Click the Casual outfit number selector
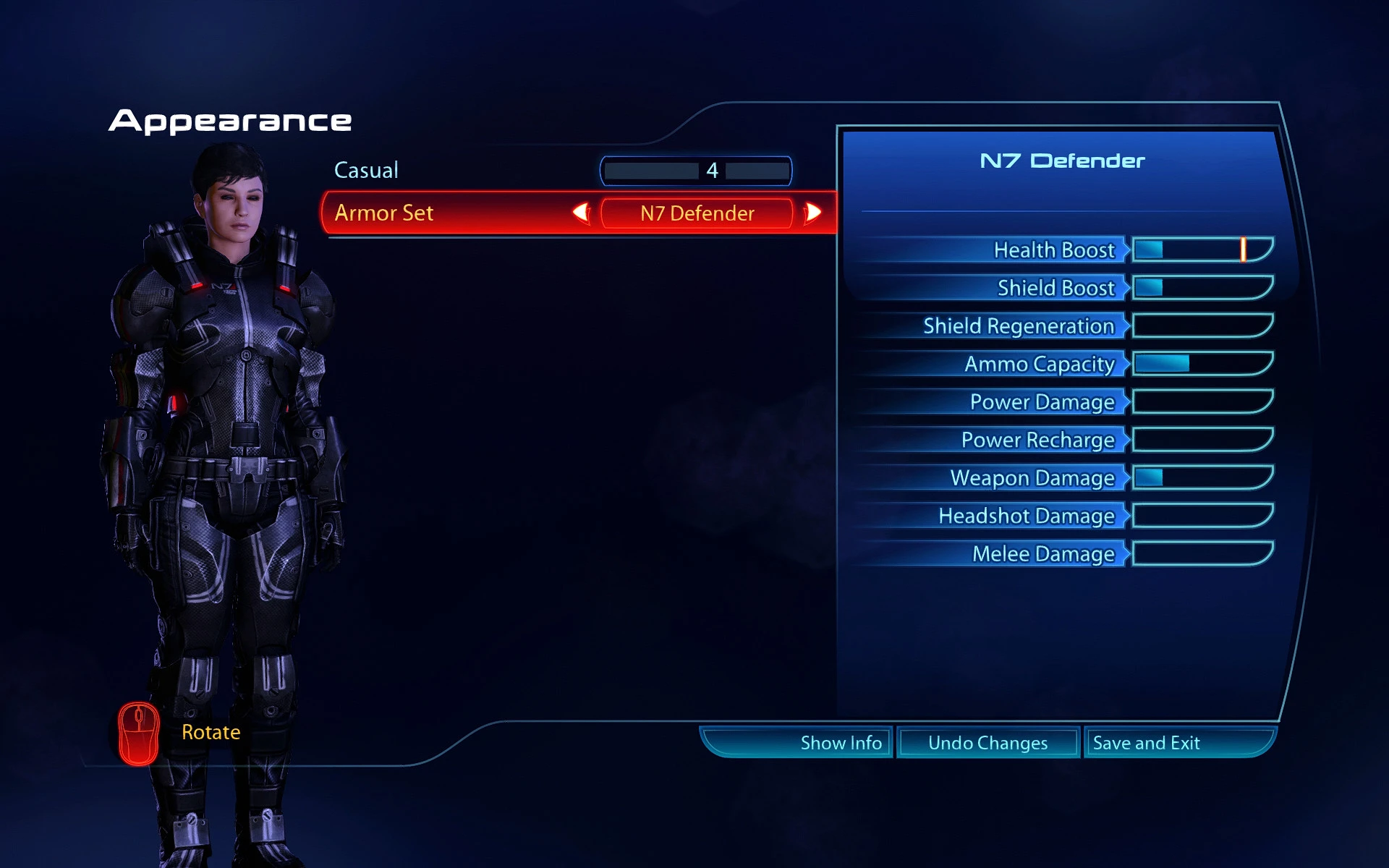1389x868 pixels. click(x=696, y=171)
